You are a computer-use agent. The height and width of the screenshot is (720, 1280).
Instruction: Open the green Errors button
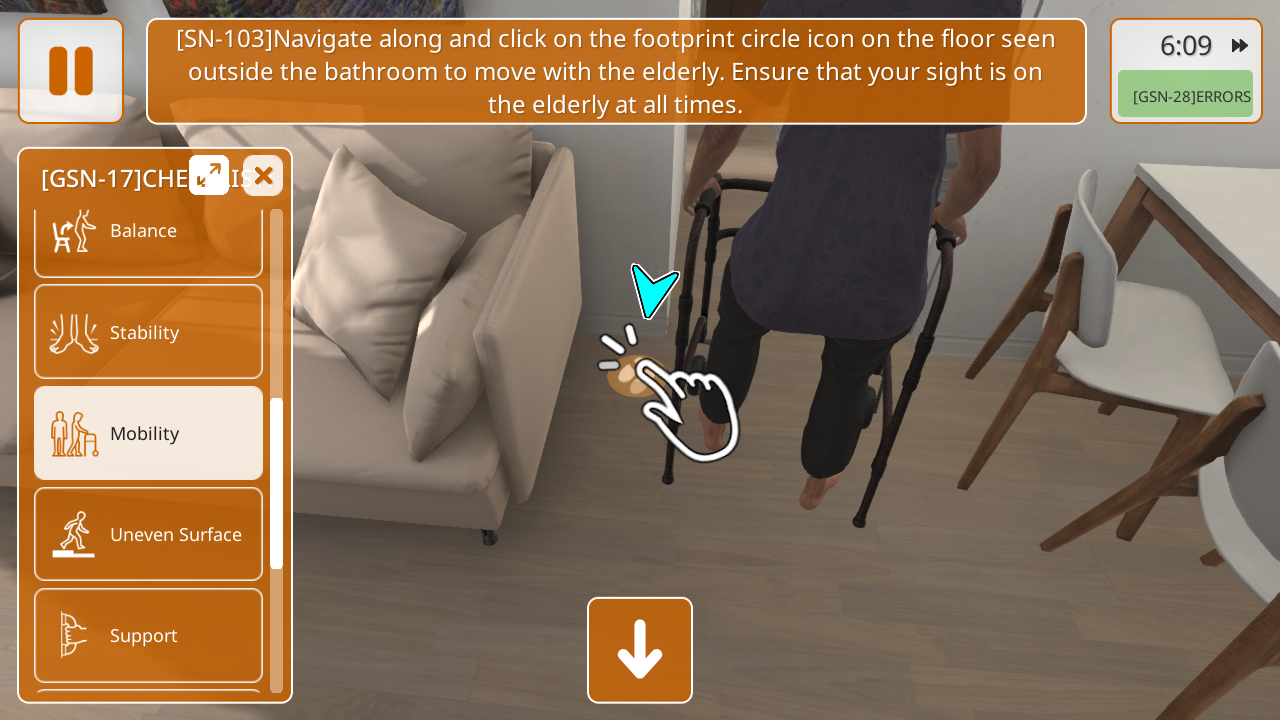[1185, 96]
